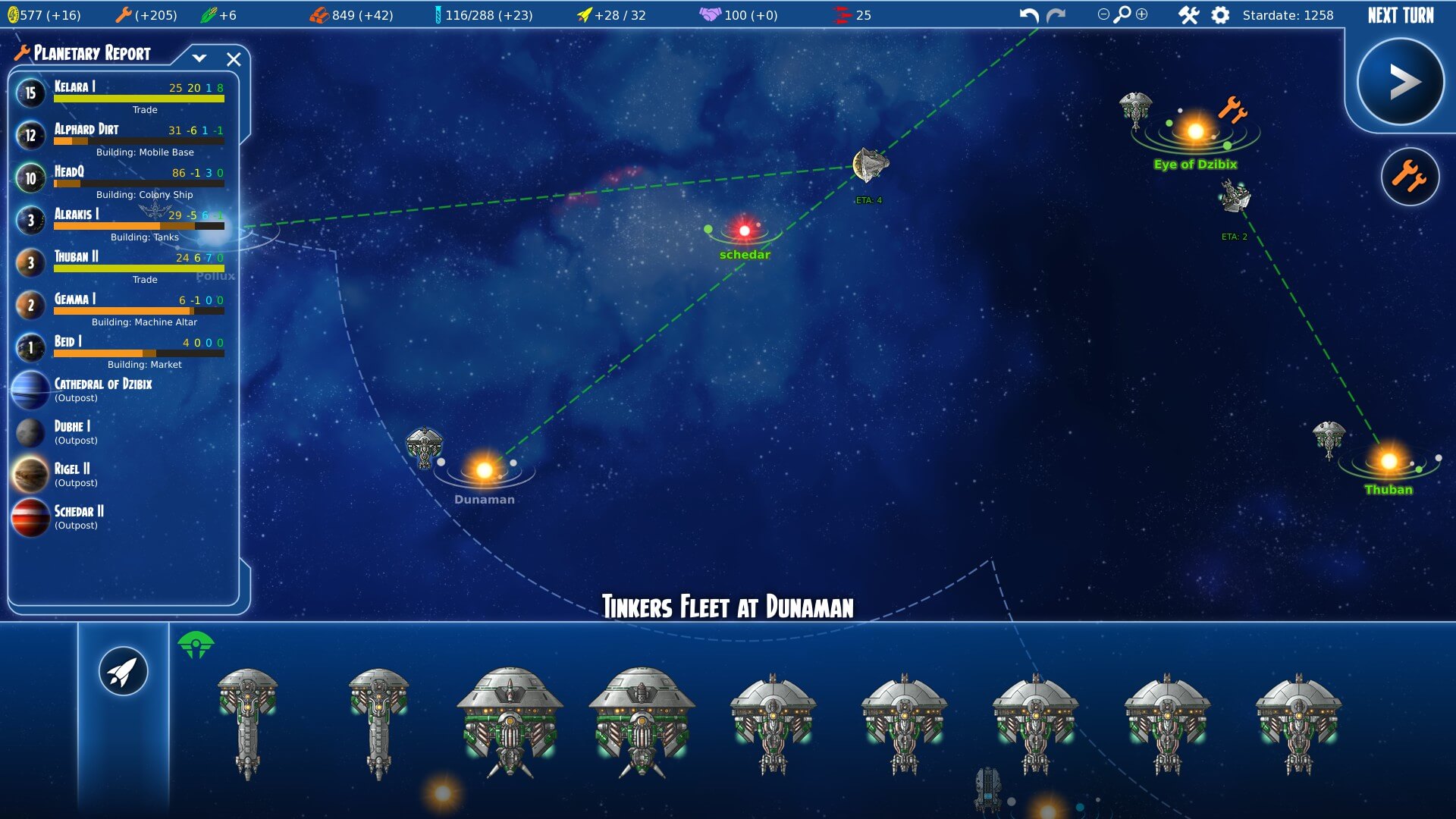Close the Planetary Report panel
The width and height of the screenshot is (1456, 819).
coord(234,59)
